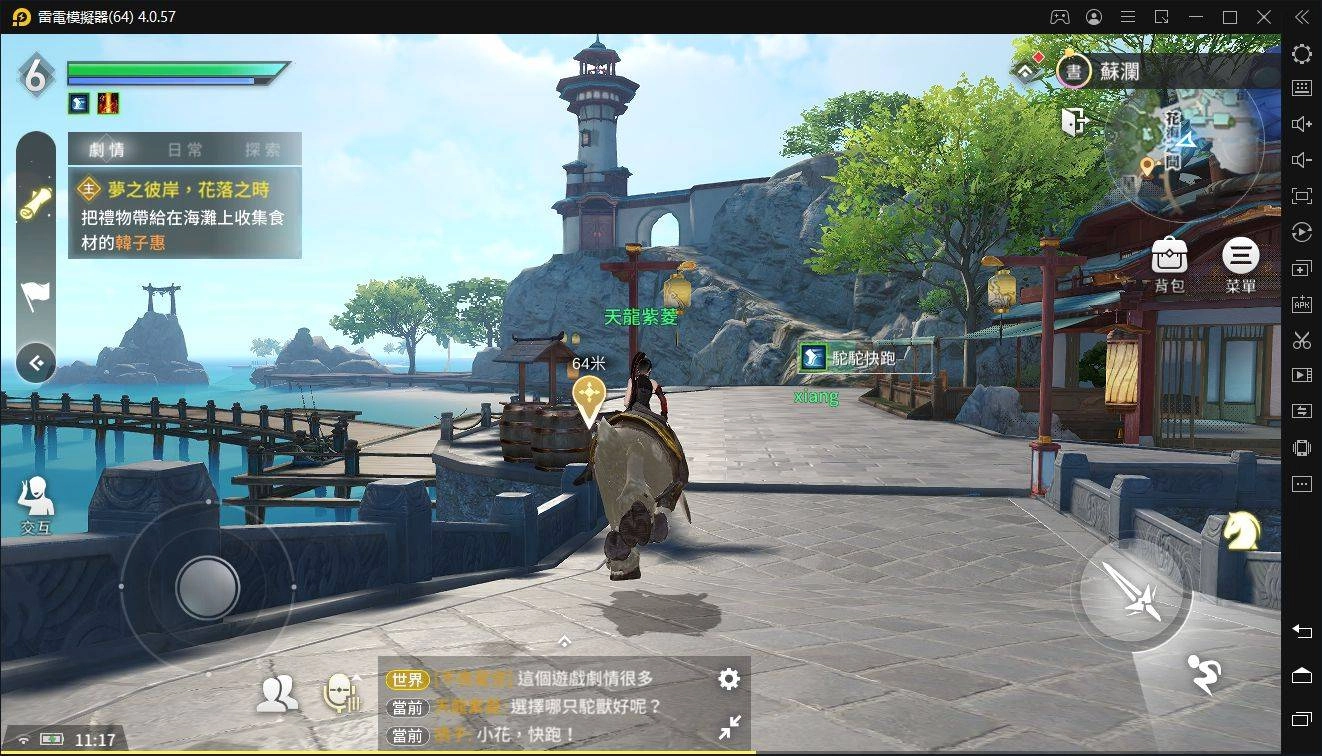This screenshot has width=1322, height=756.
Task: Switch to the 日常 quest tab
Action: pos(185,150)
